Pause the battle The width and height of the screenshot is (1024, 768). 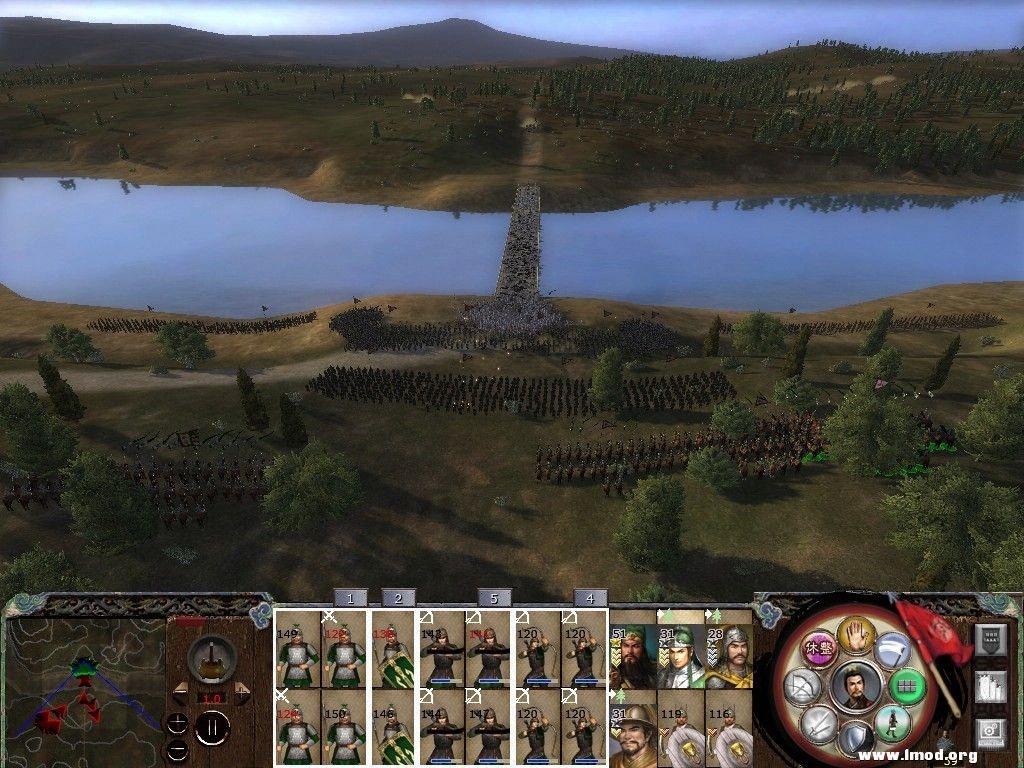pyautogui.click(x=212, y=727)
